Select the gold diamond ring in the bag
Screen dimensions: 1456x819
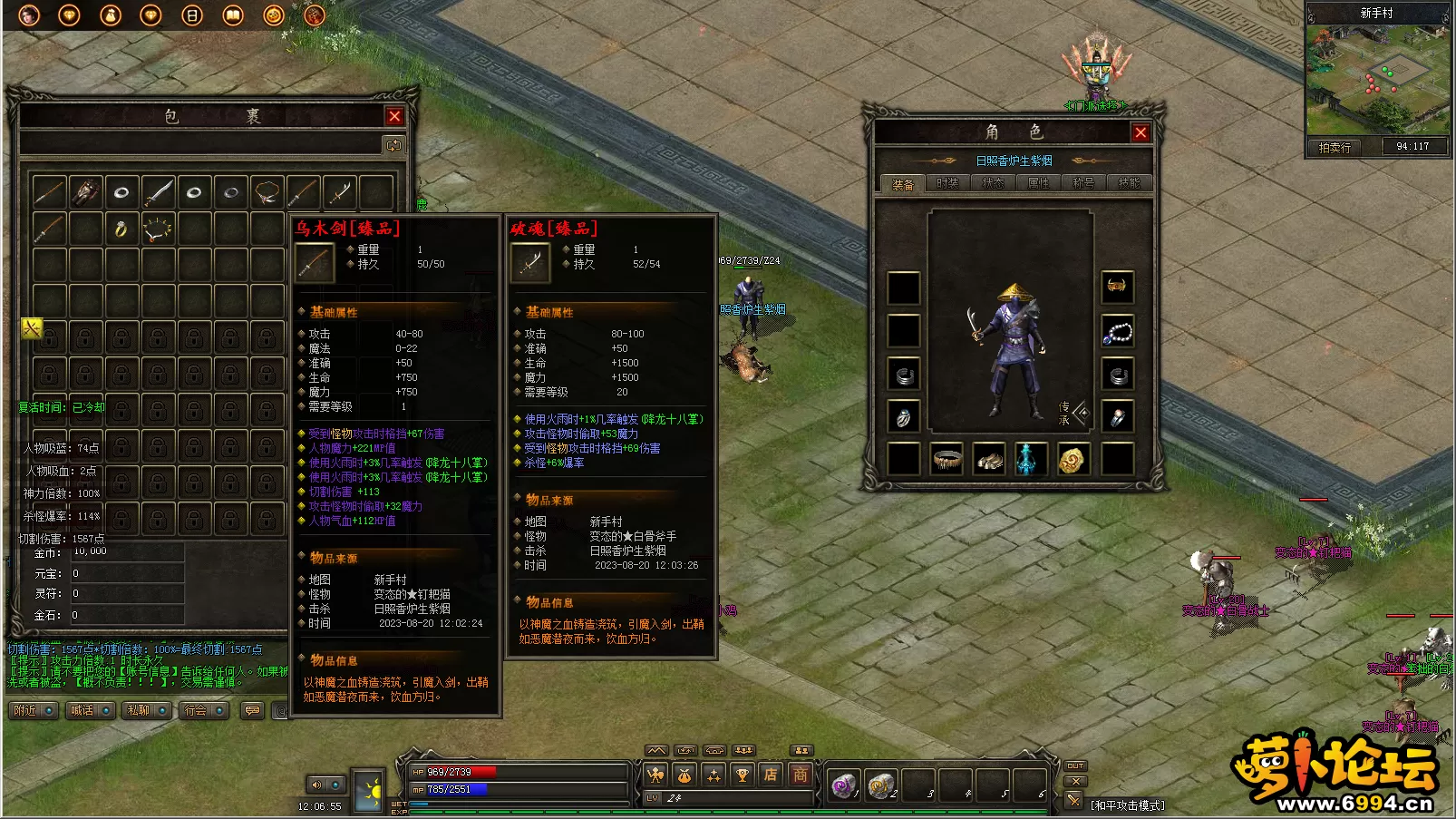pyautogui.click(x=121, y=229)
